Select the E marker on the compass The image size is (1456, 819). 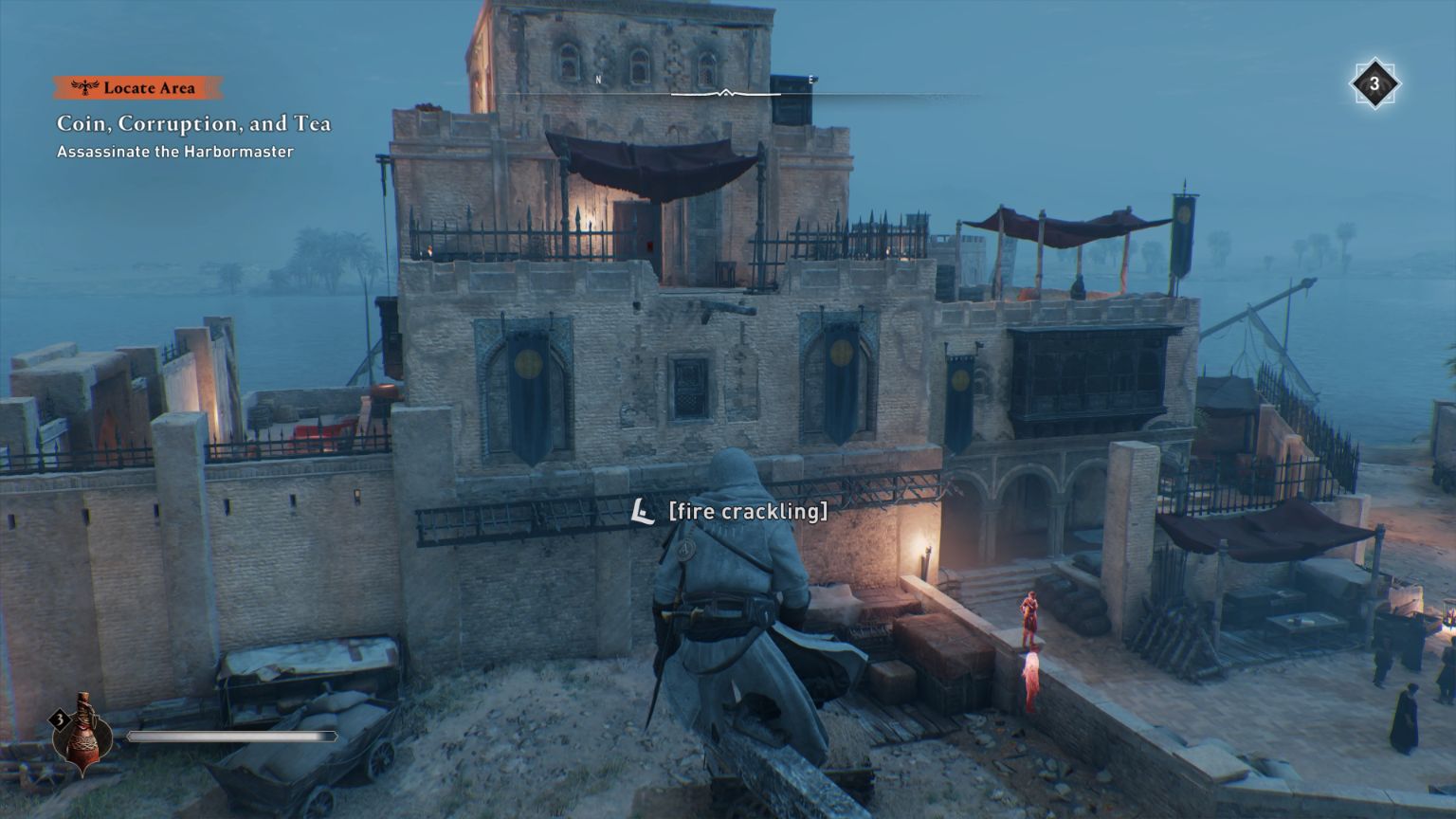(810, 79)
